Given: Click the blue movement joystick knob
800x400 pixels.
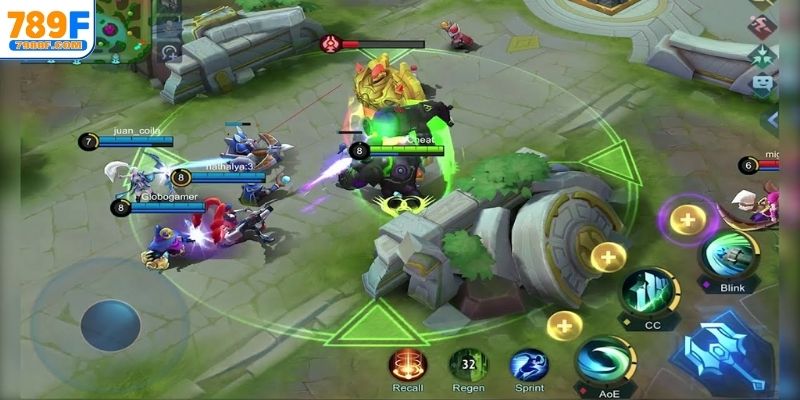Looking at the screenshot, I should click(110, 325).
